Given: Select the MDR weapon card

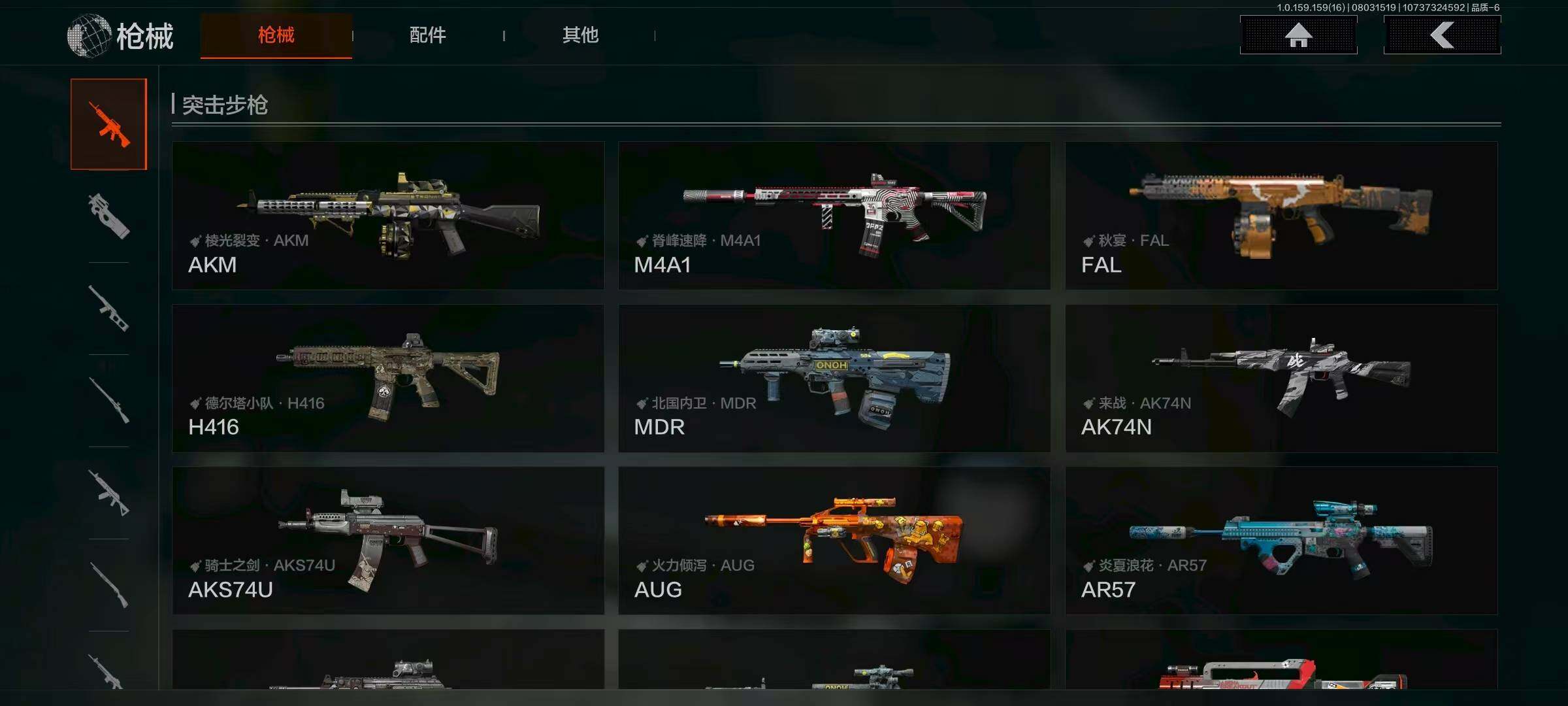Looking at the screenshot, I should click(x=834, y=378).
